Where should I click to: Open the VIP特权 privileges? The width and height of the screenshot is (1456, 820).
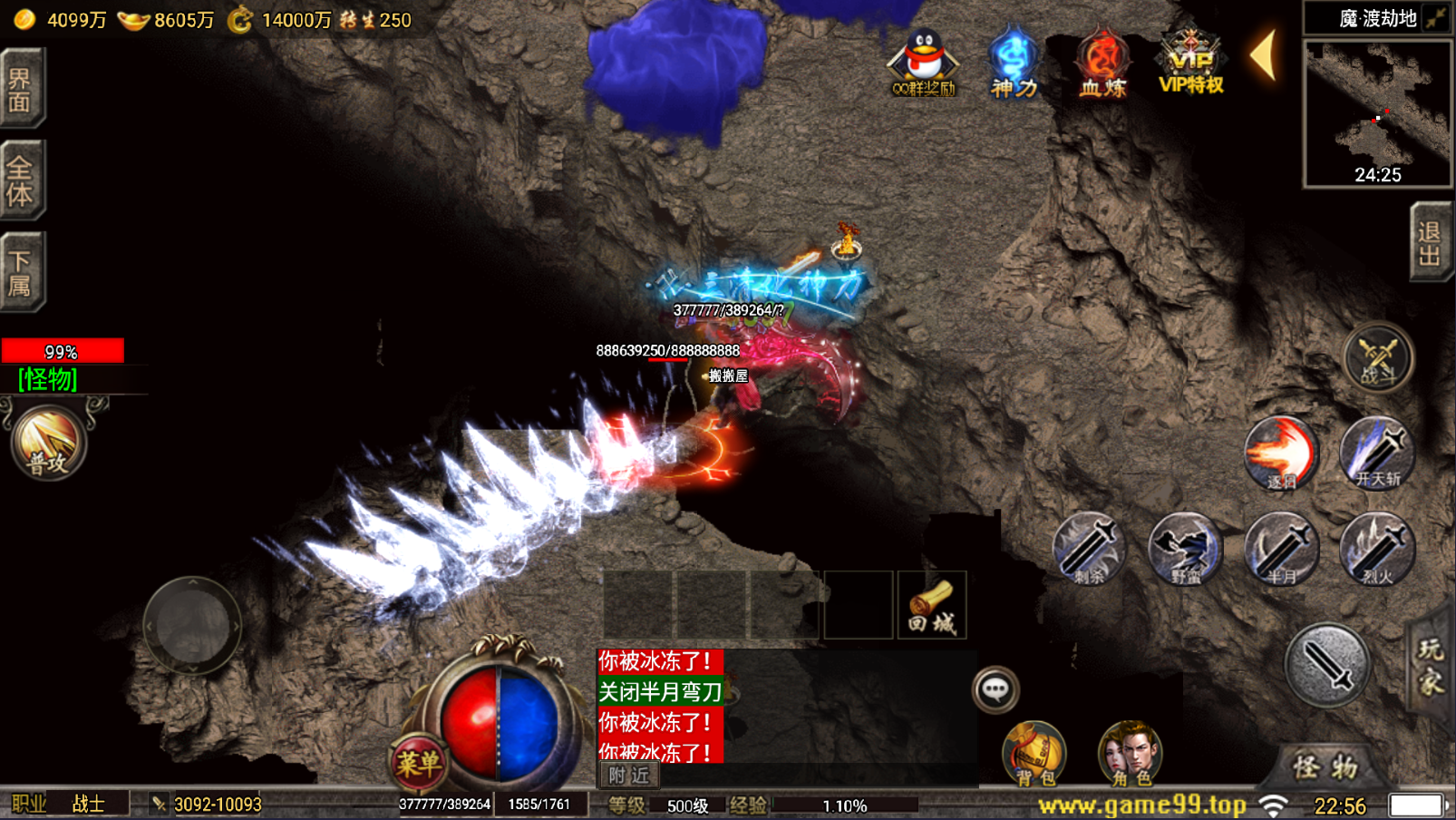click(1190, 63)
